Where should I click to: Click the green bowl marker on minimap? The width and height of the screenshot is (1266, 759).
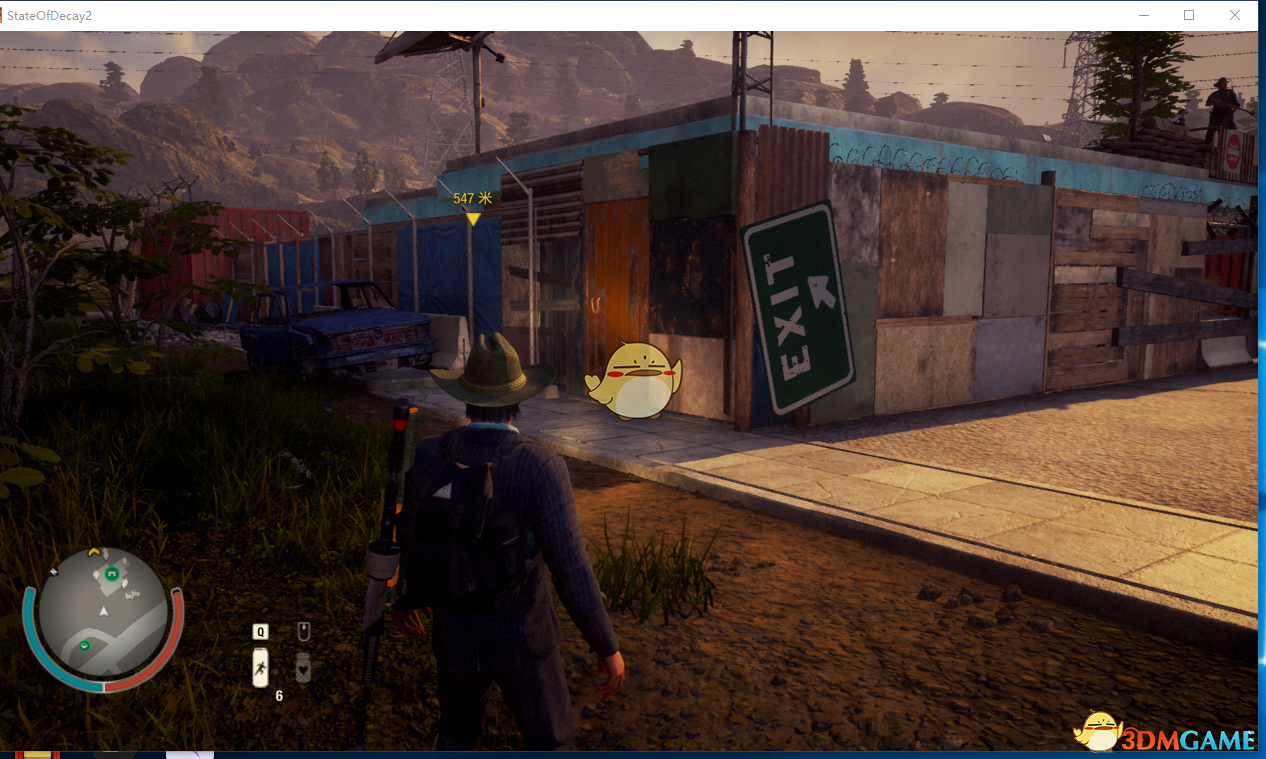pos(84,646)
